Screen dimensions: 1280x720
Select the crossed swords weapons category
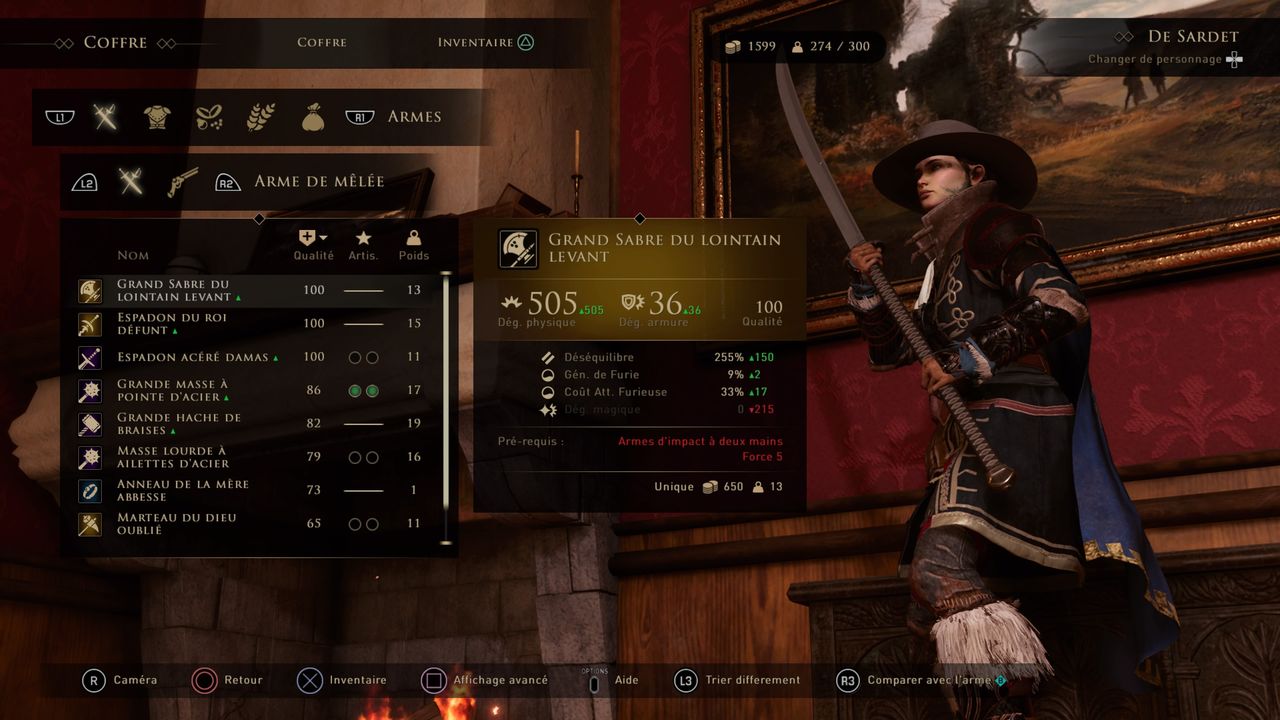tap(105, 117)
